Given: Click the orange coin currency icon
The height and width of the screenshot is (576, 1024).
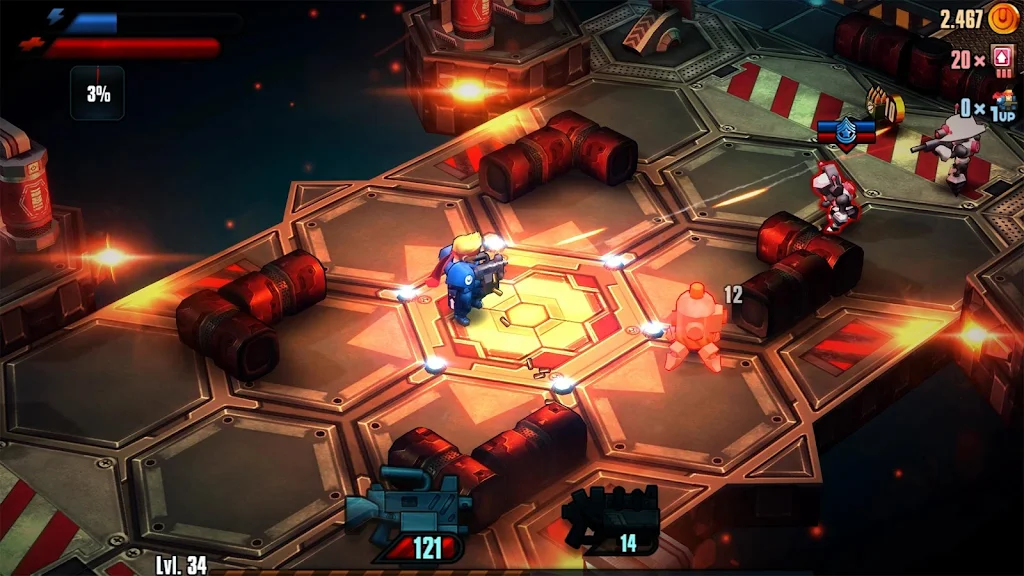Looking at the screenshot, I should click(1002, 18).
